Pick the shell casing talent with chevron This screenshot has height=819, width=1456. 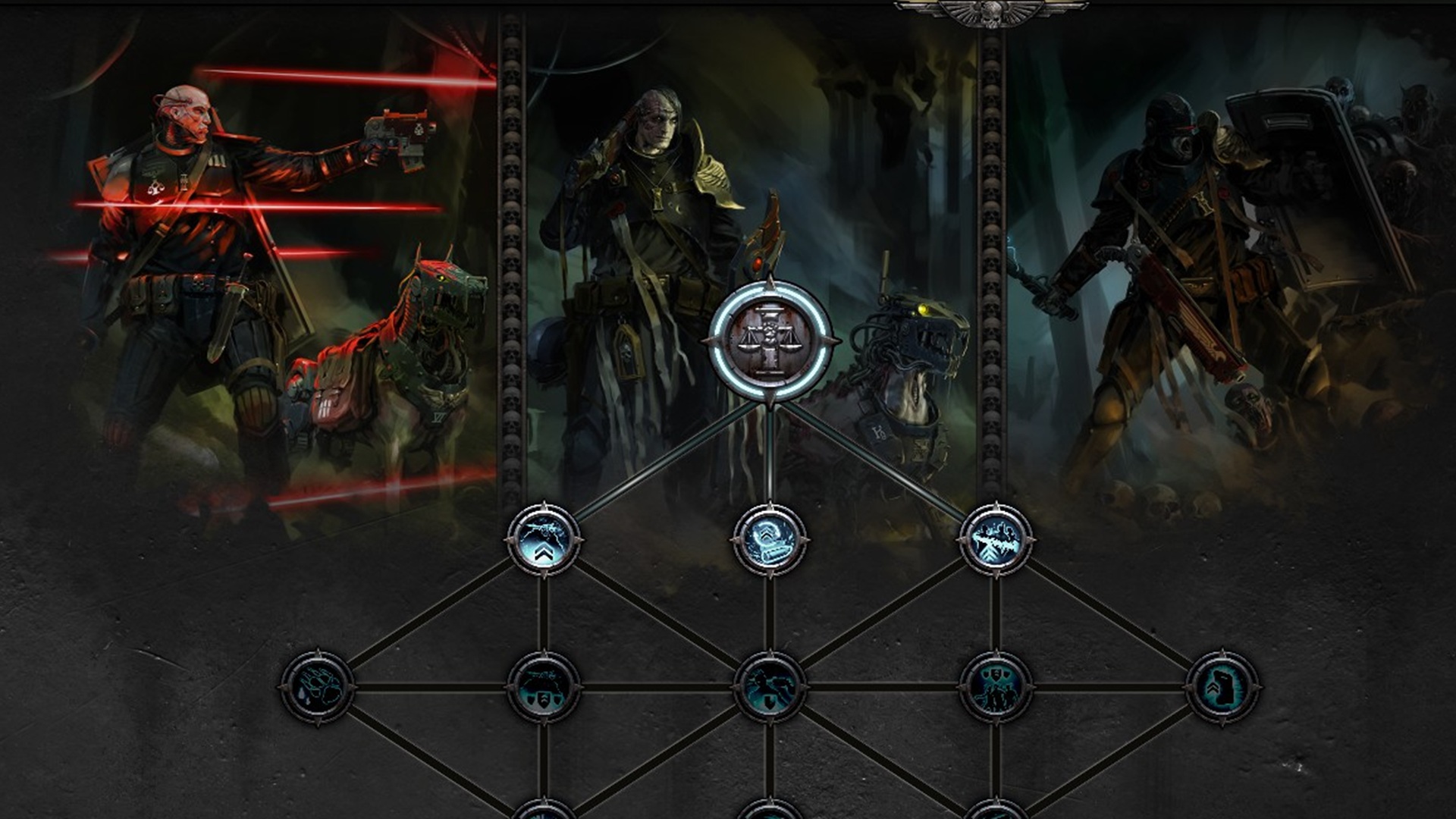[x=769, y=539]
